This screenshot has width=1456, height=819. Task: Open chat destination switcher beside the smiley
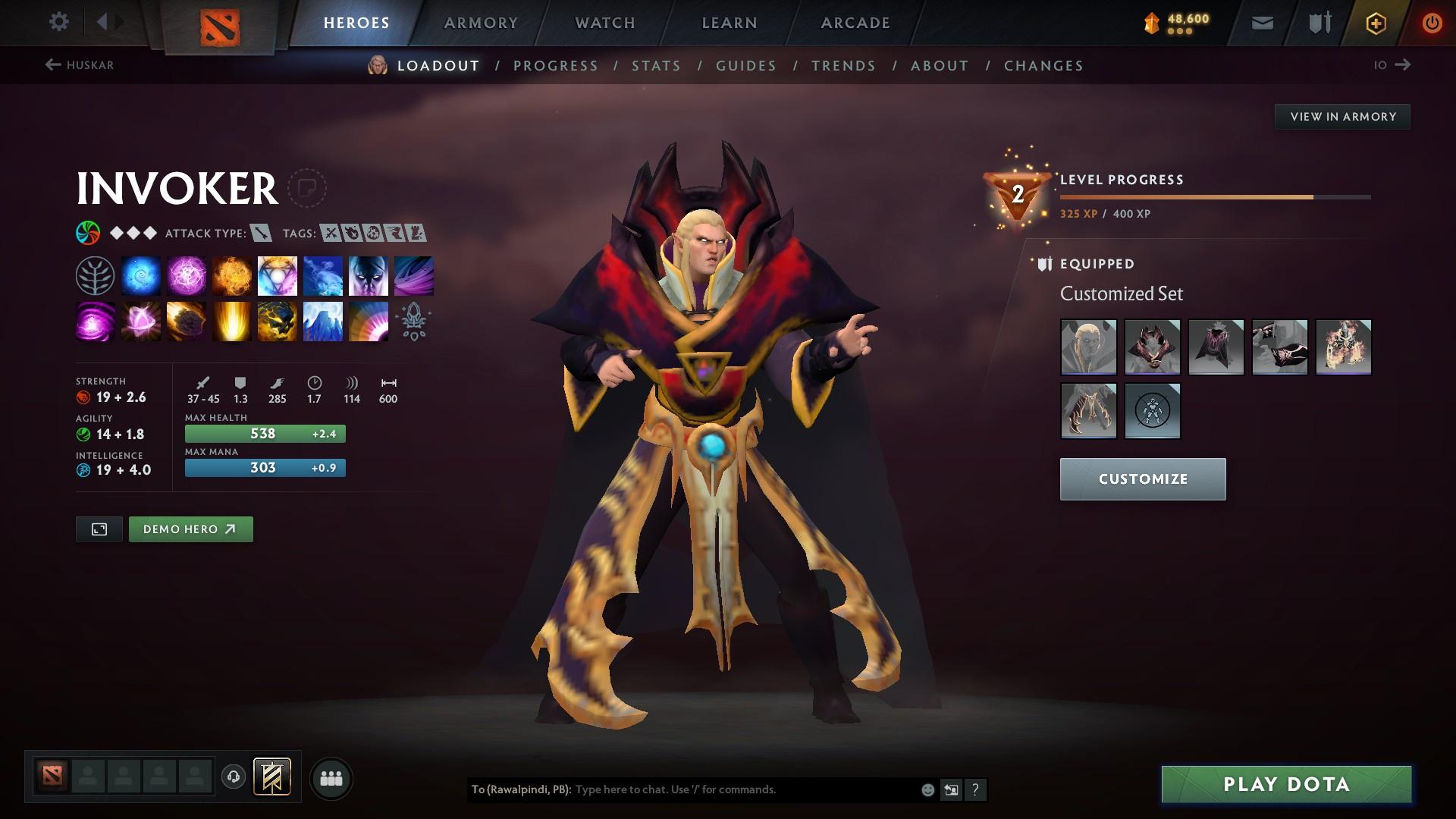[950, 789]
